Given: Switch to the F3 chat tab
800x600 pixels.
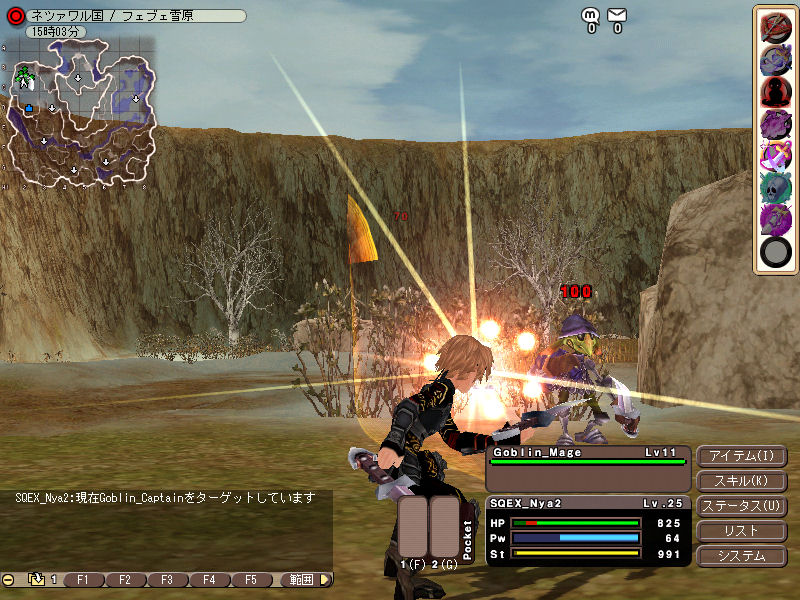Looking at the screenshot, I should tap(167, 579).
